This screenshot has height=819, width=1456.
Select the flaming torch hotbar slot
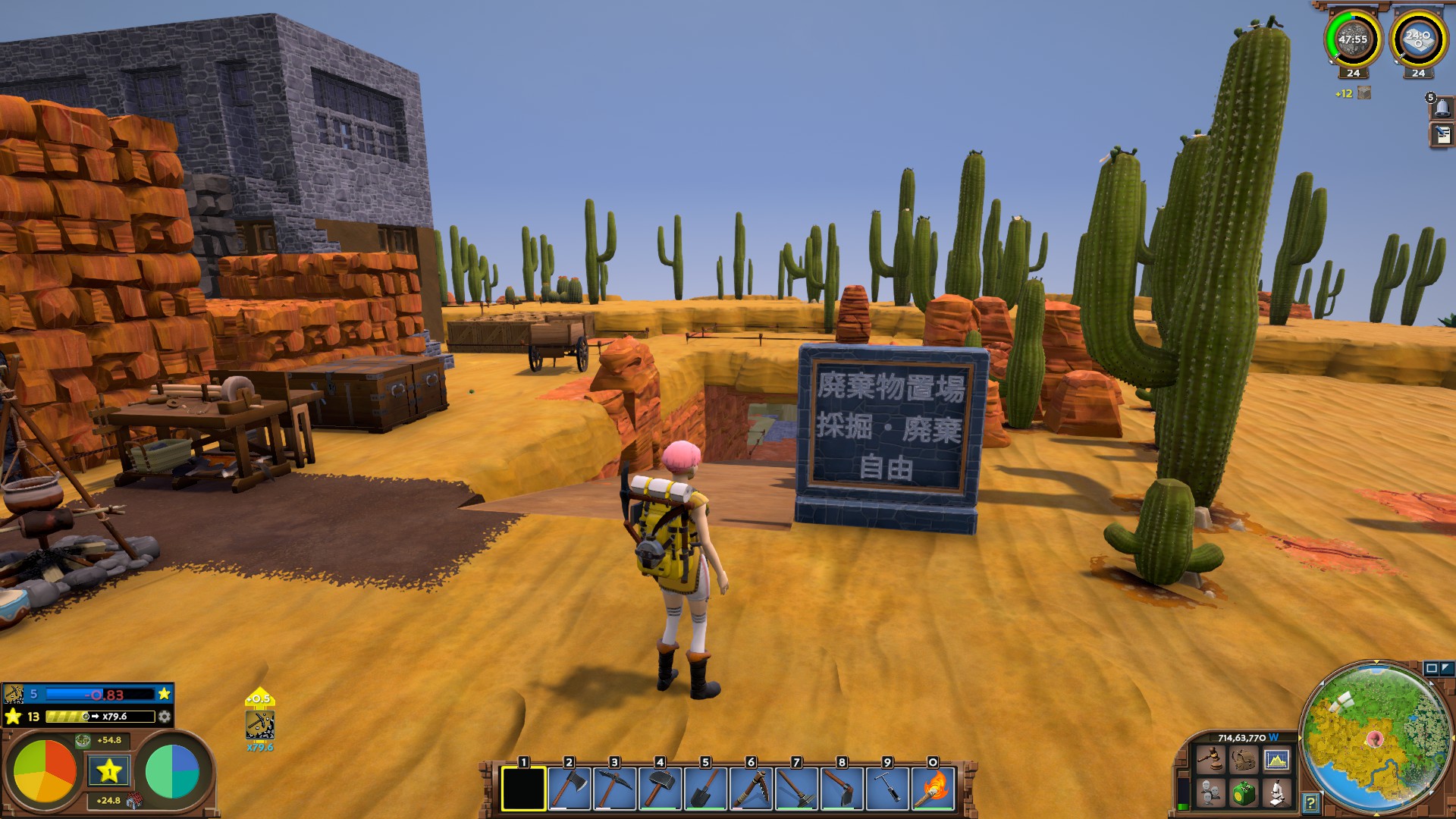(x=933, y=789)
